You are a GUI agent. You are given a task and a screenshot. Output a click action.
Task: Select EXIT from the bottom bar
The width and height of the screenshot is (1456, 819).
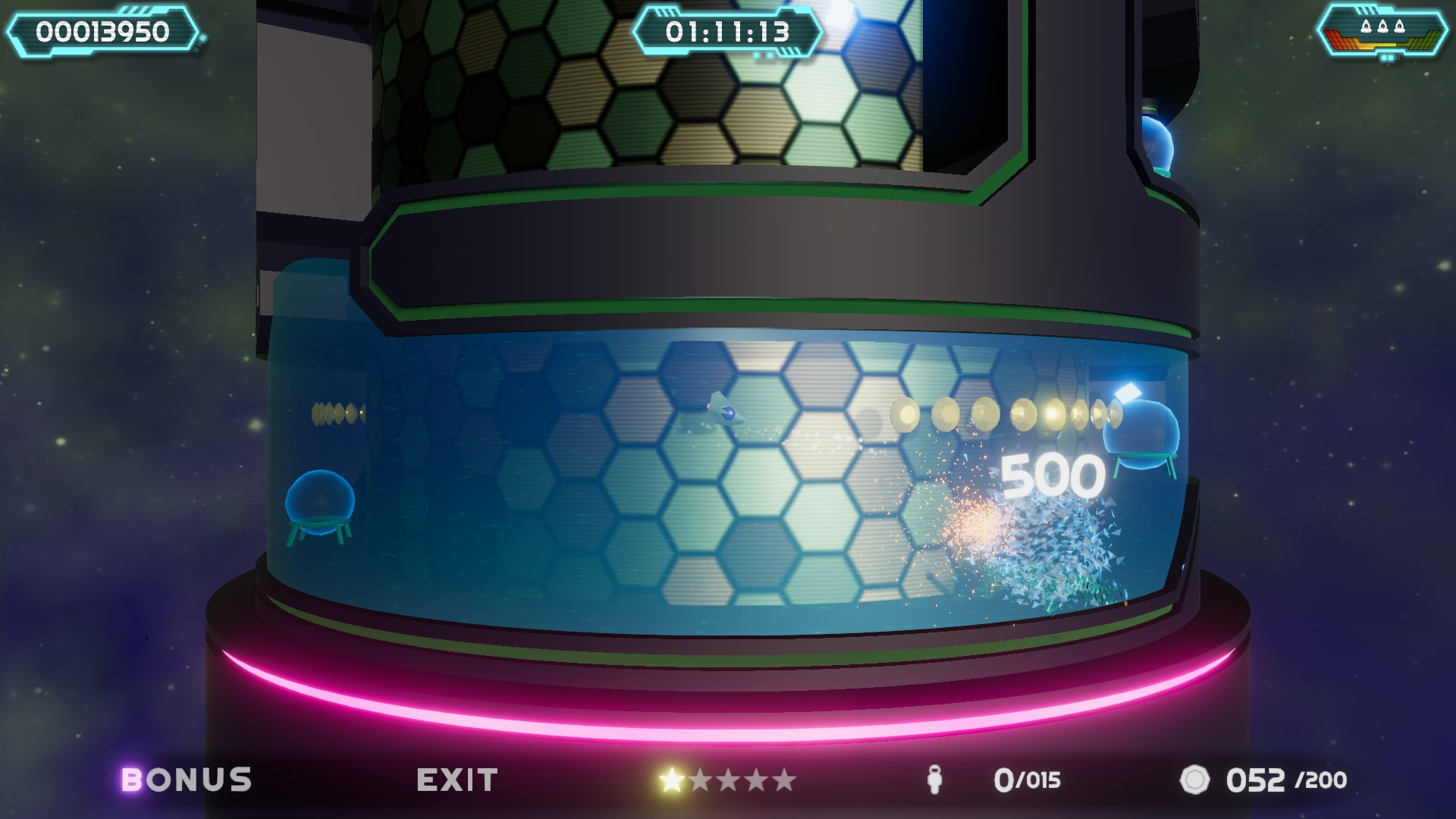click(x=456, y=778)
